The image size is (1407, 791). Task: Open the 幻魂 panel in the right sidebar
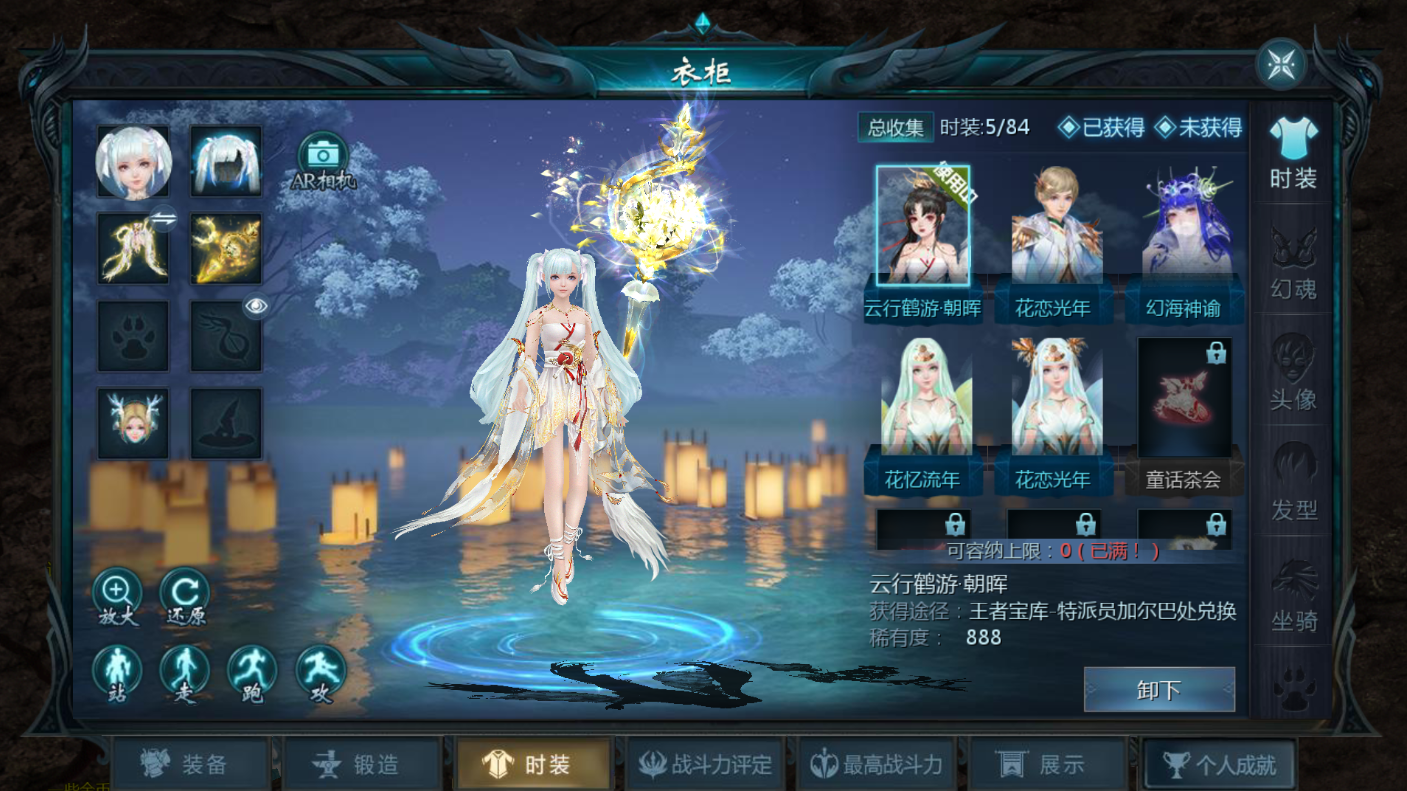click(1291, 265)
